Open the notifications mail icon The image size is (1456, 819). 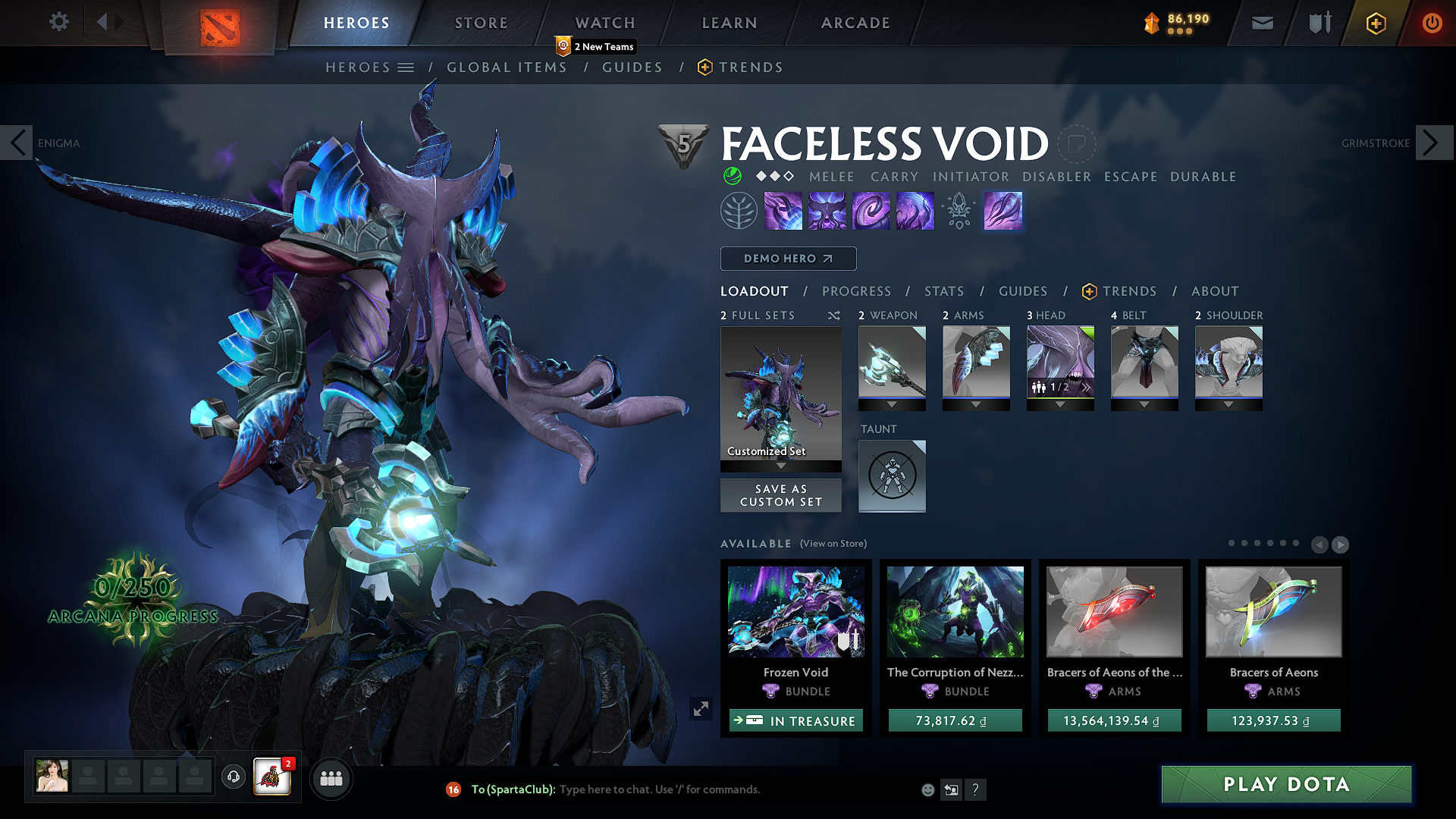point(1262,23)
